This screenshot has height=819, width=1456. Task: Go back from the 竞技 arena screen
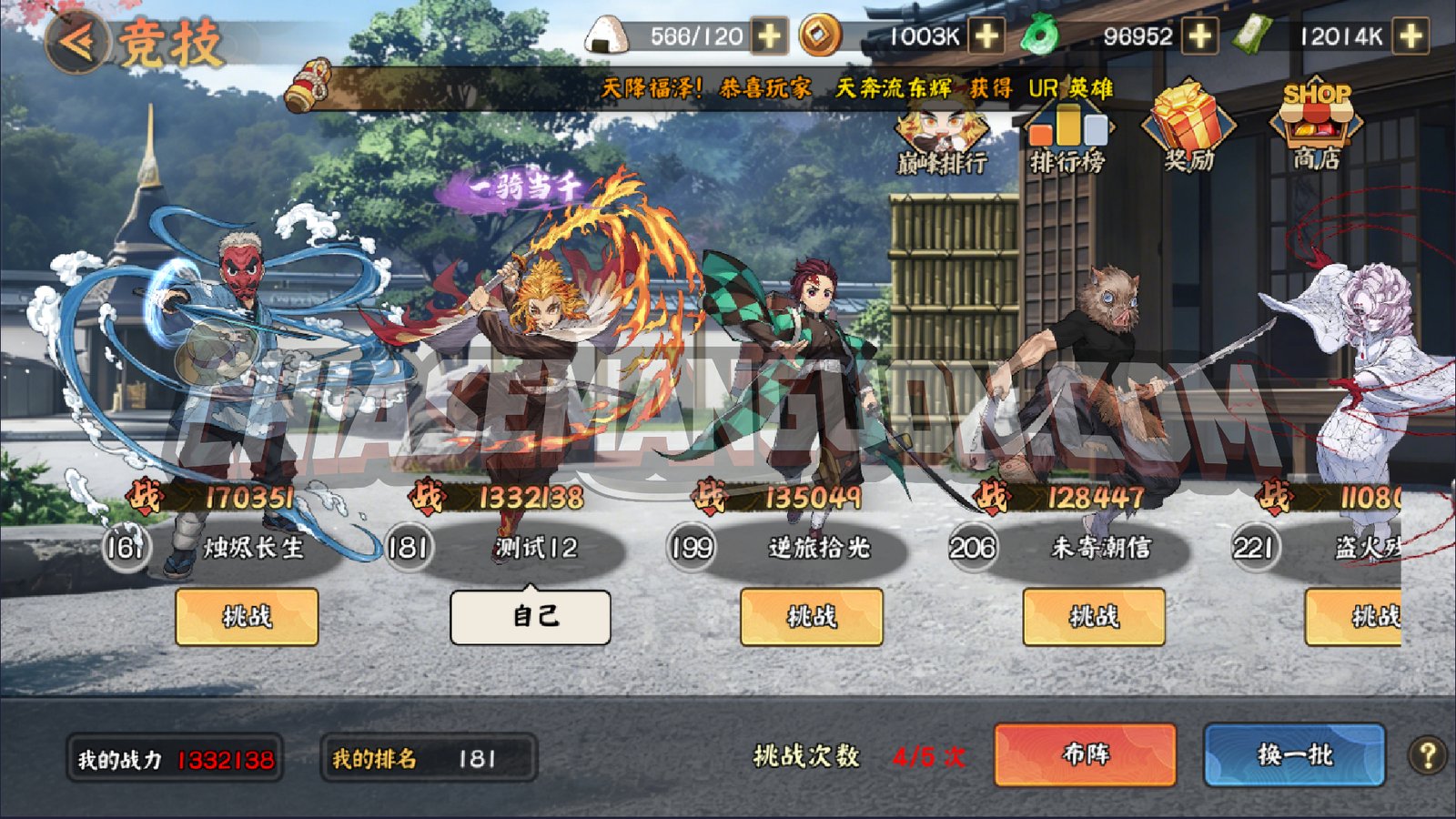pos(76,41)
